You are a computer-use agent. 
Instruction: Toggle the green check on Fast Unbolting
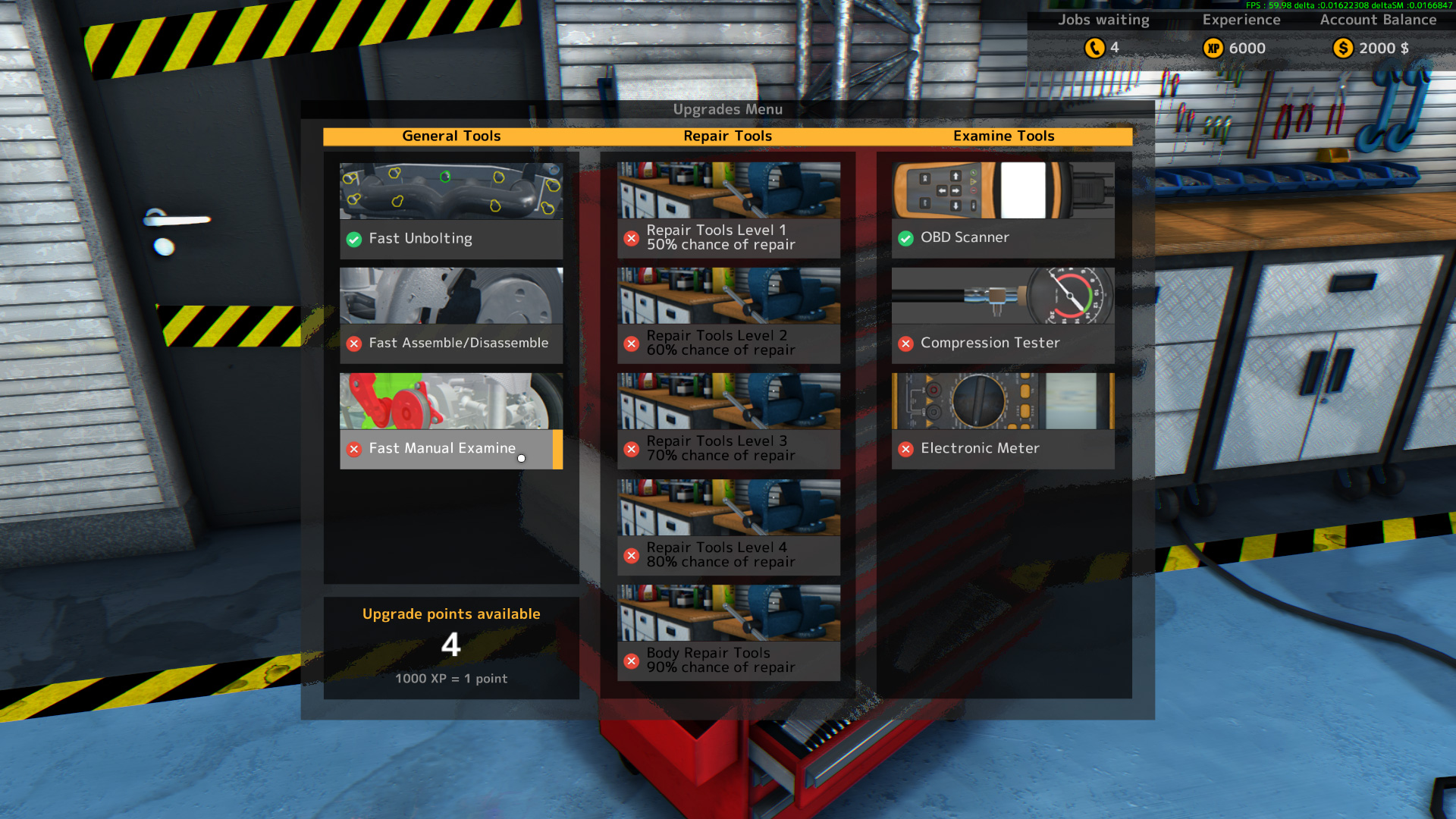tap(353, 239)
